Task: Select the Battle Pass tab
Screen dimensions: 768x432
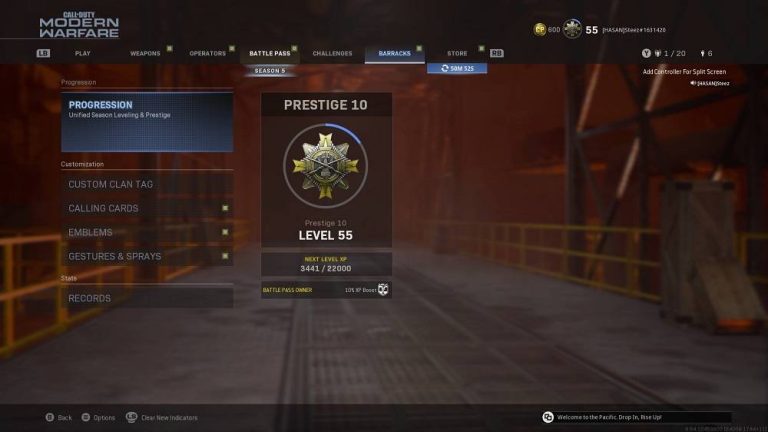Action: (x=269, y=53)
